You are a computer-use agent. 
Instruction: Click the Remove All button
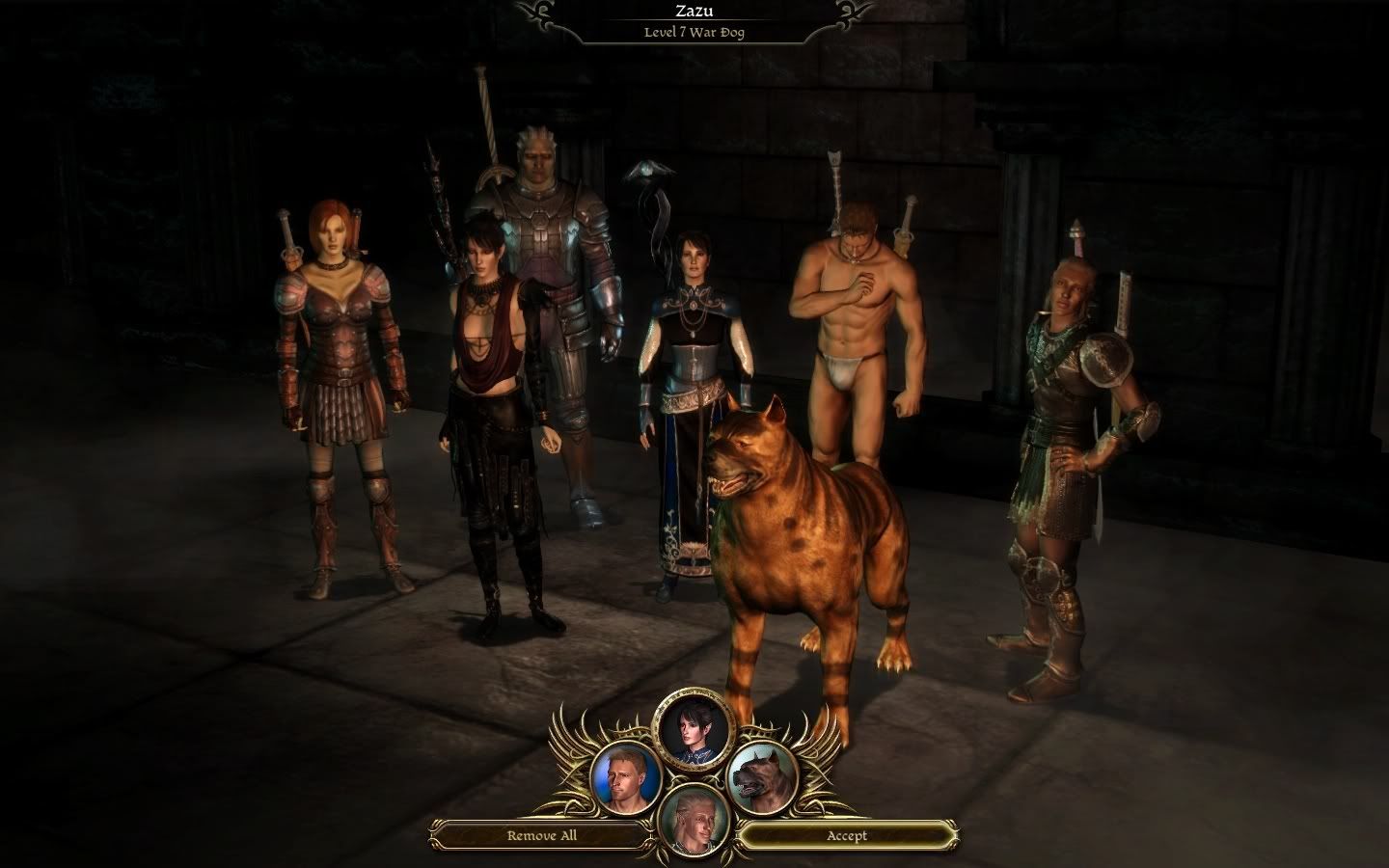(x=542, y=835)
